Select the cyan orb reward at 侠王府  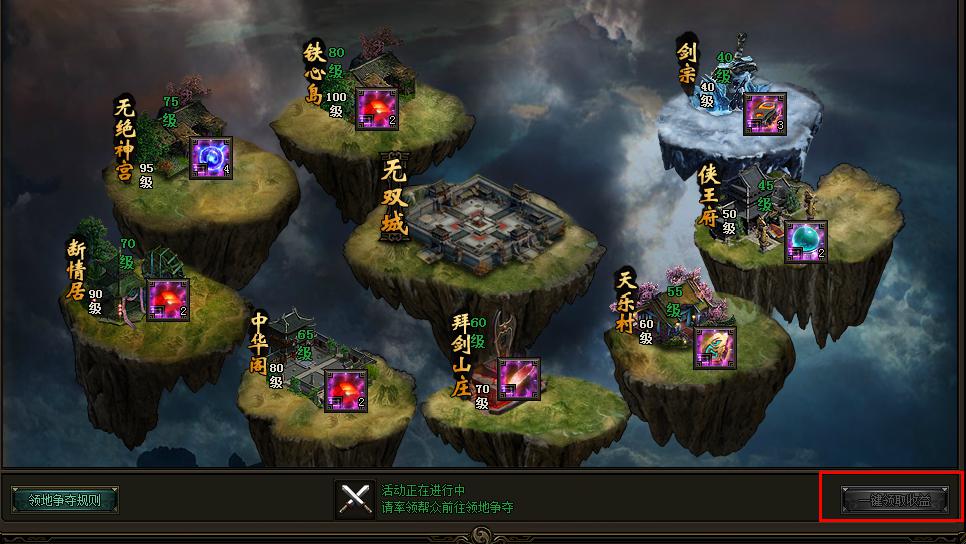pos(806,241)
